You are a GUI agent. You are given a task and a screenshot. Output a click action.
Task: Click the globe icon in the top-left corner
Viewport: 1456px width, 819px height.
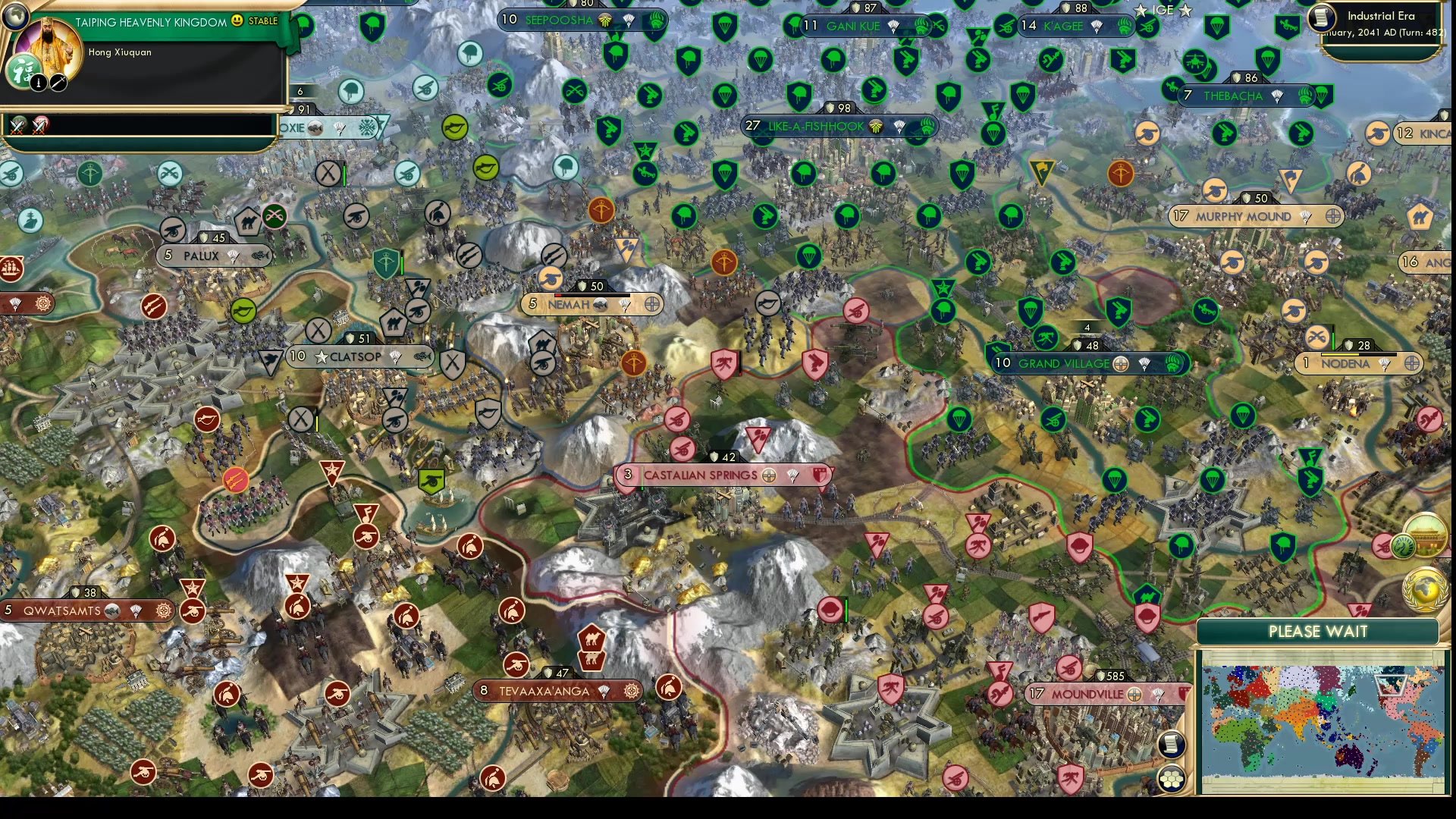[15, 16]
